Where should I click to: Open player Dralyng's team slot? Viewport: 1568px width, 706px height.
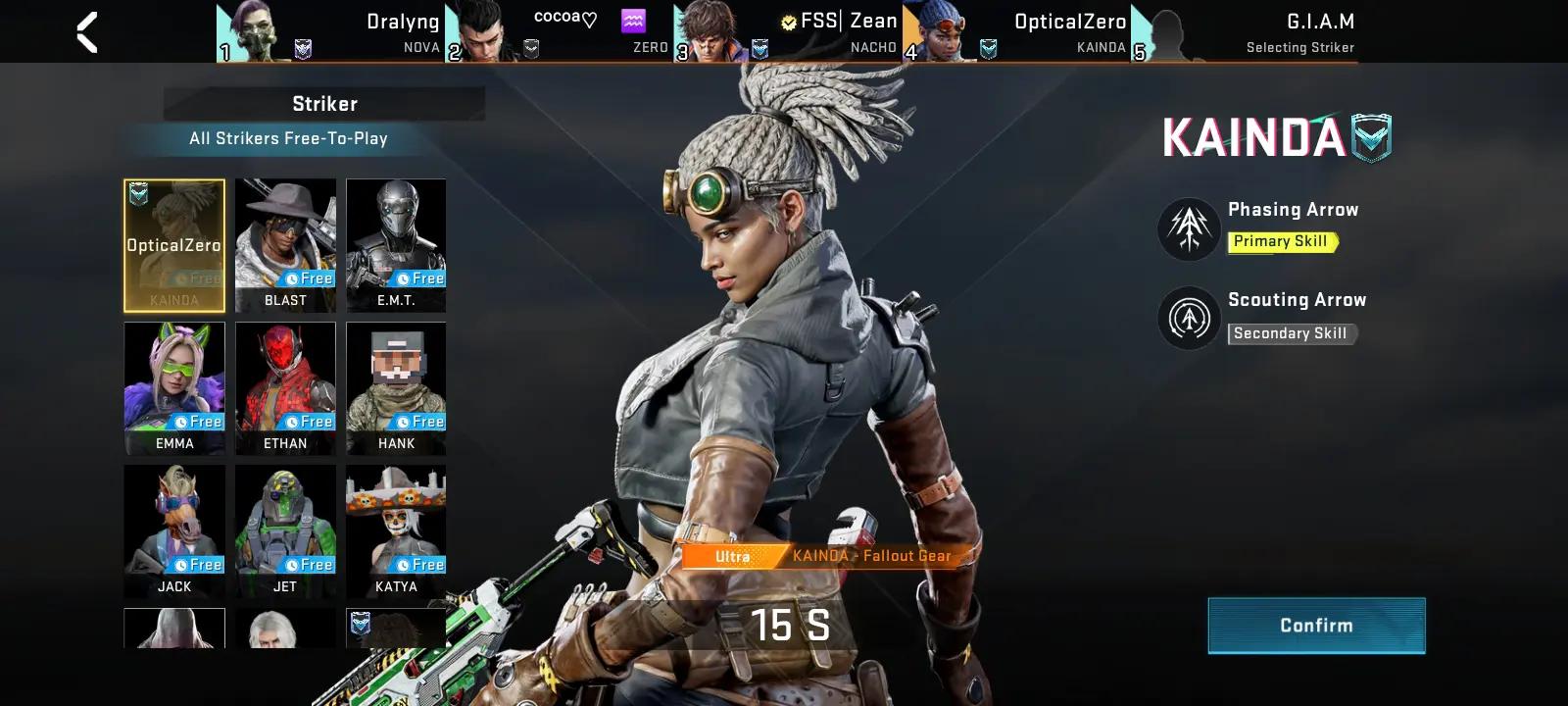pos(330,32)
